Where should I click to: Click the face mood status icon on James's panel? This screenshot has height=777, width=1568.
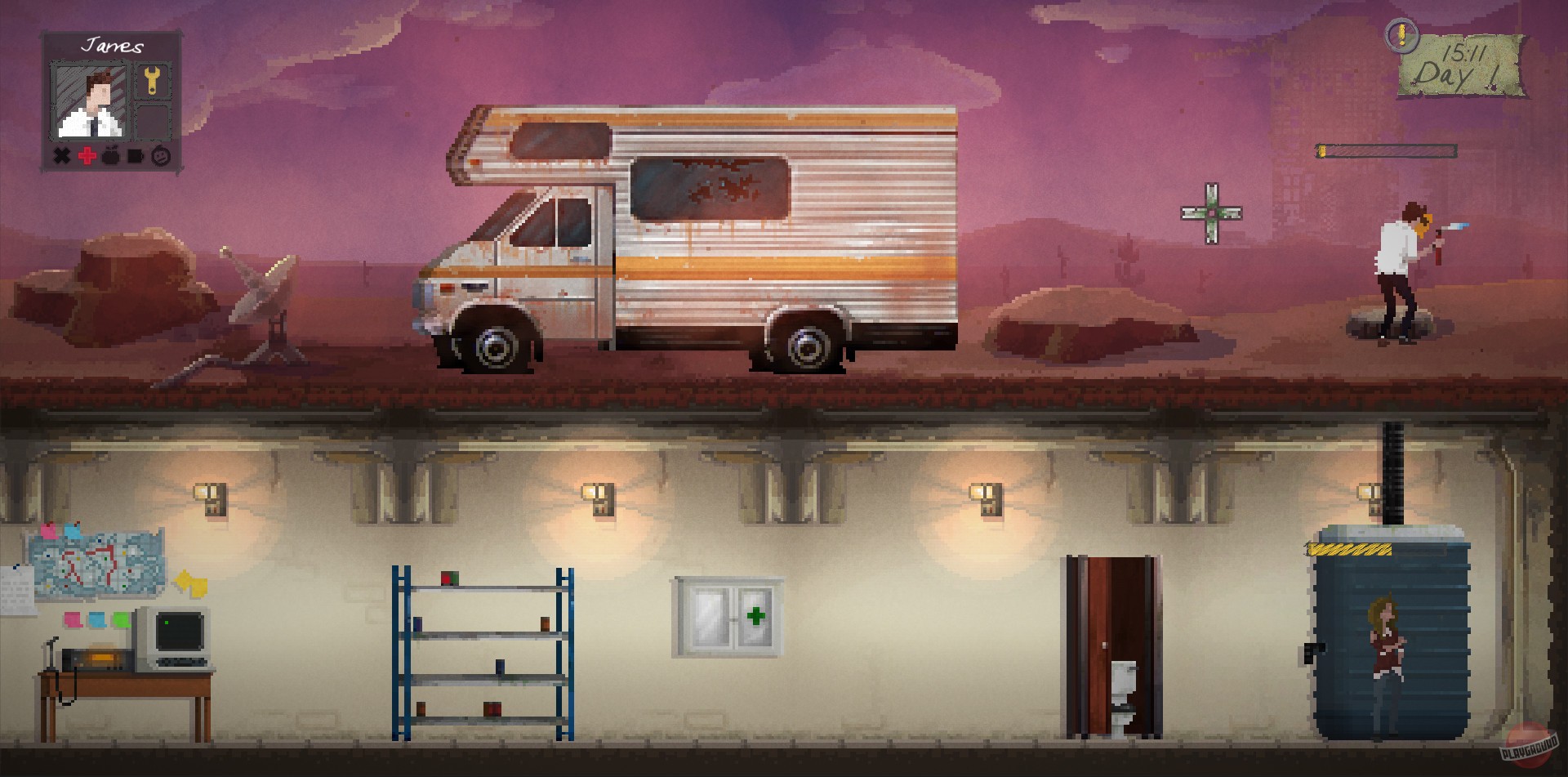click(x=160, y=155)
